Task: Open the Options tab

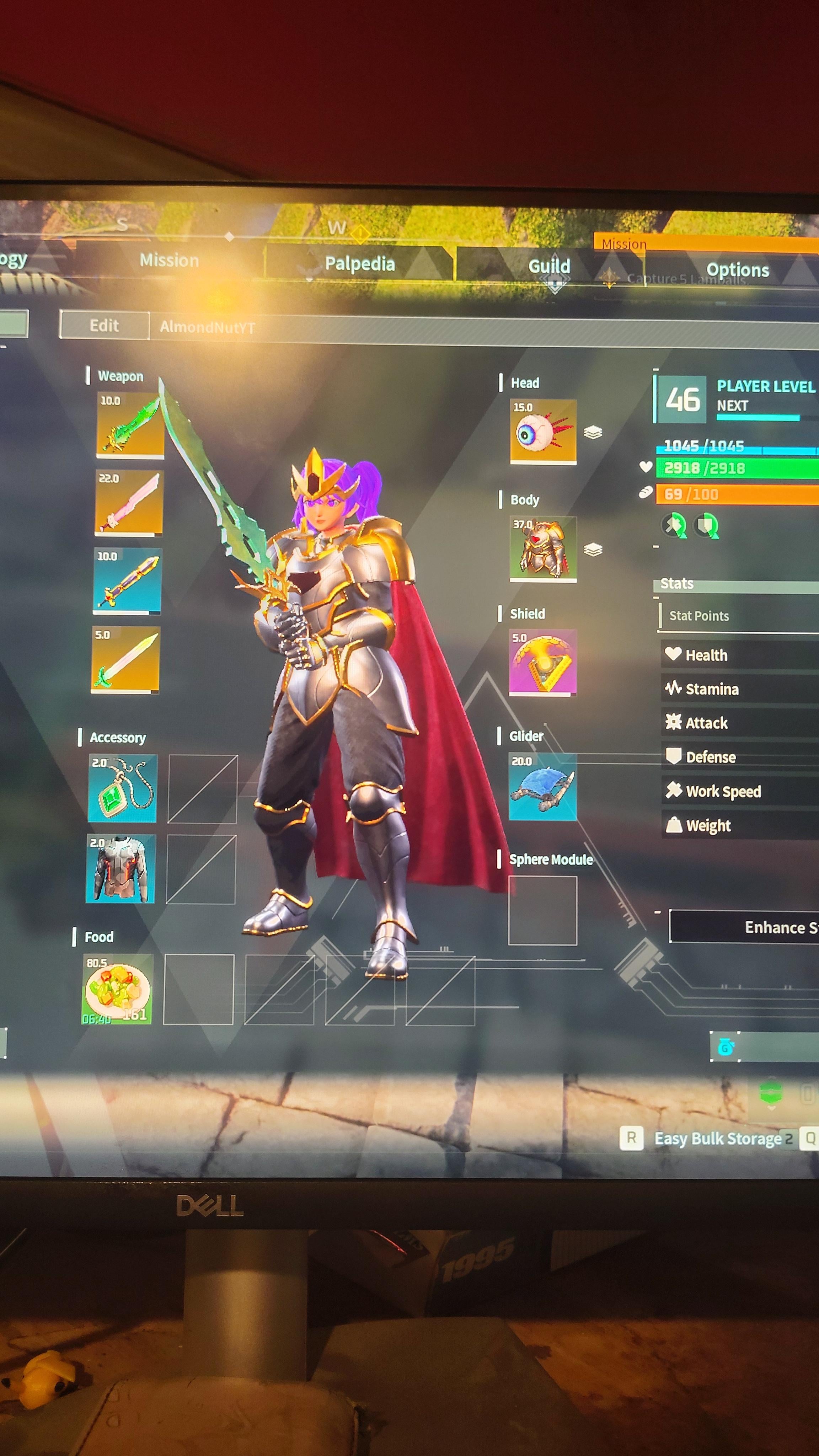Action: 737,269
